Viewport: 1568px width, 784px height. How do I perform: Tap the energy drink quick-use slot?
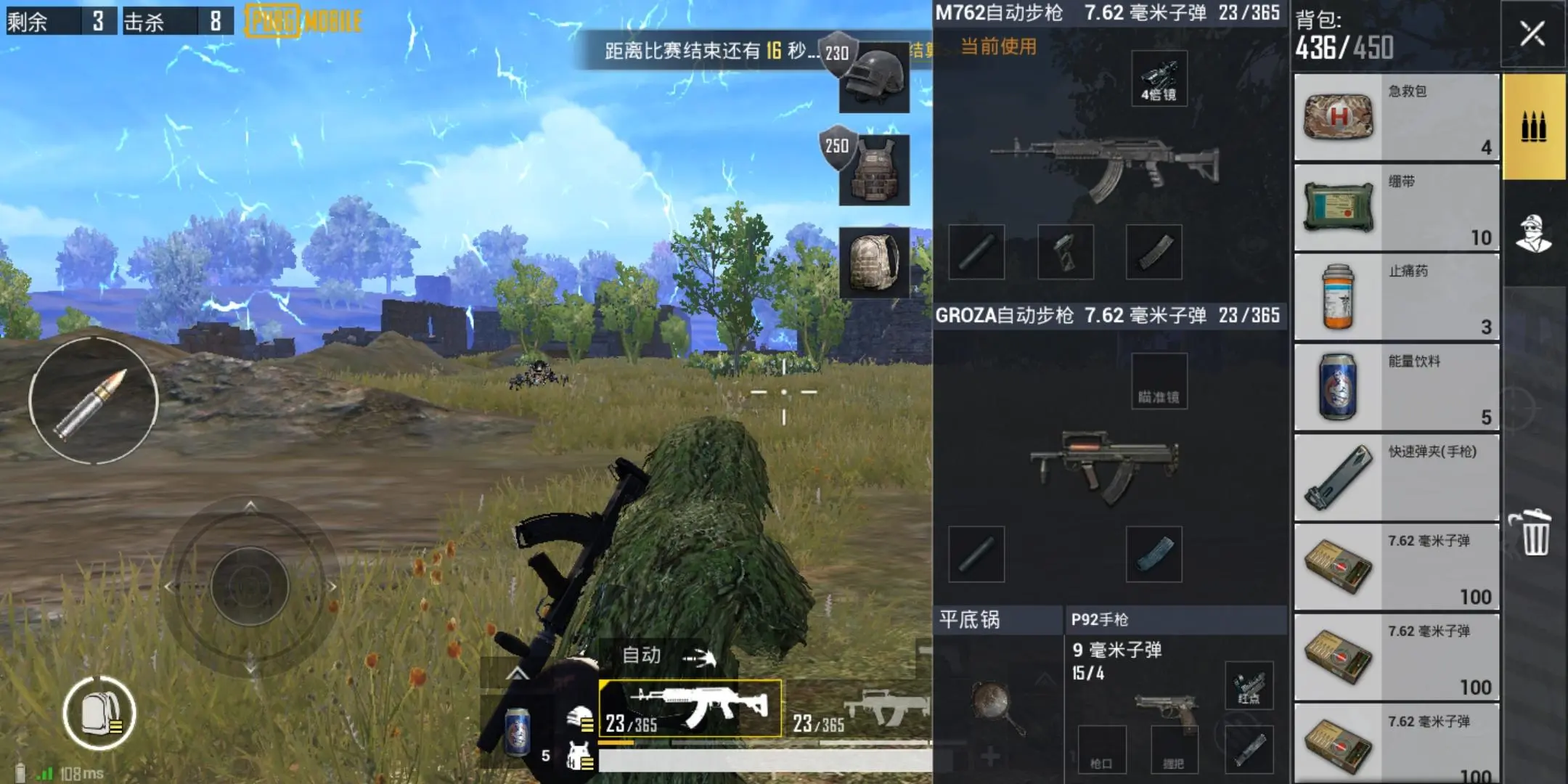click(519, 733)
